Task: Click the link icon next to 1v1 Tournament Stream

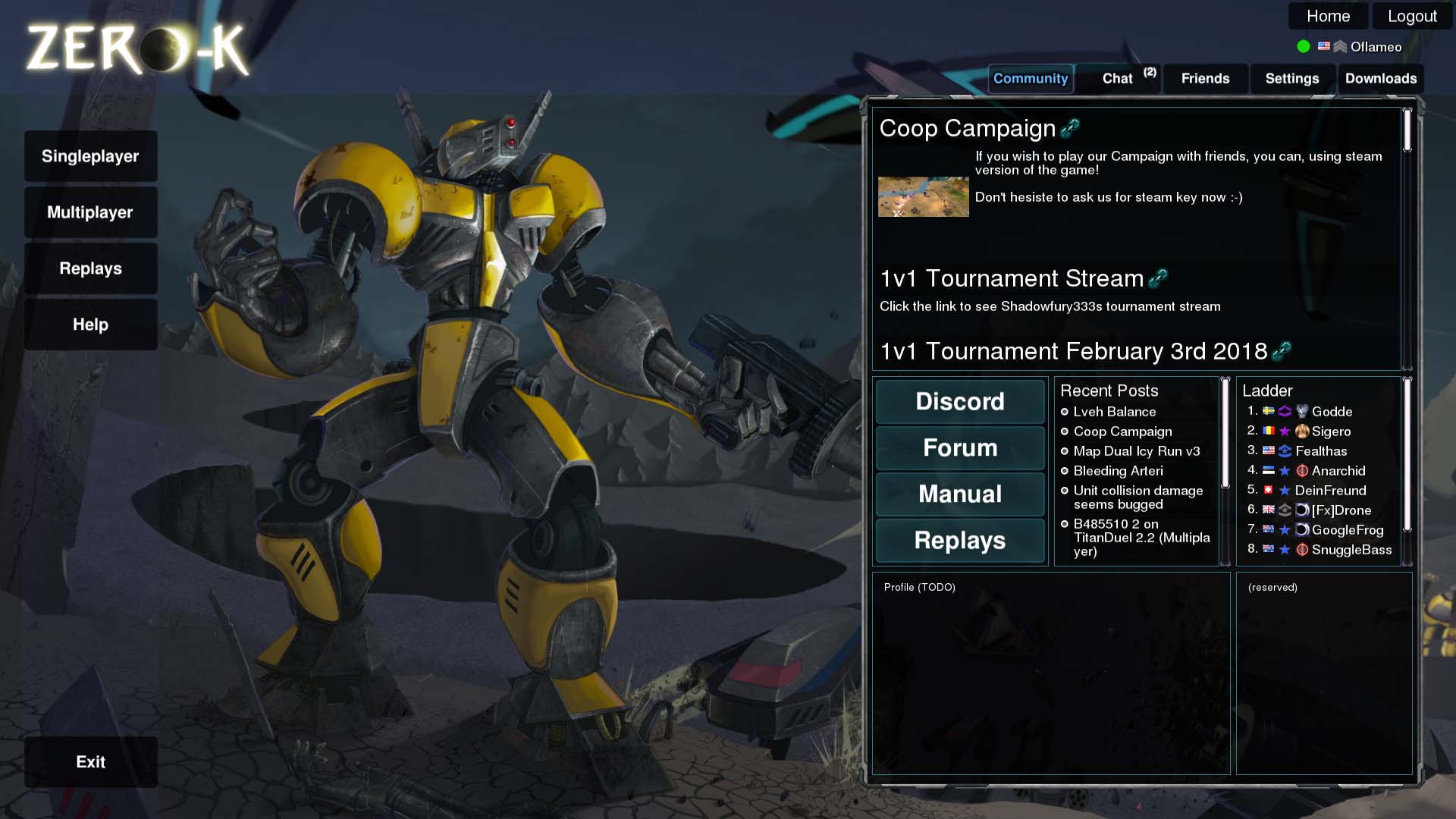Action: [x=1158, y=278]
